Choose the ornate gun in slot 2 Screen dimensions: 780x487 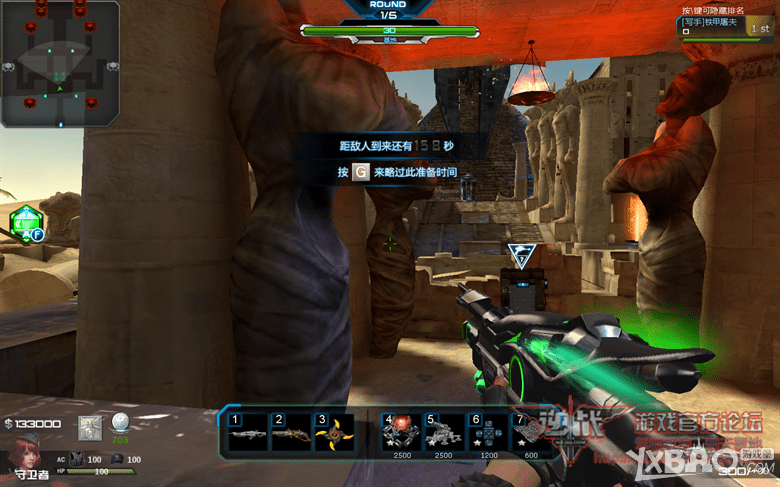click(291, 432)
